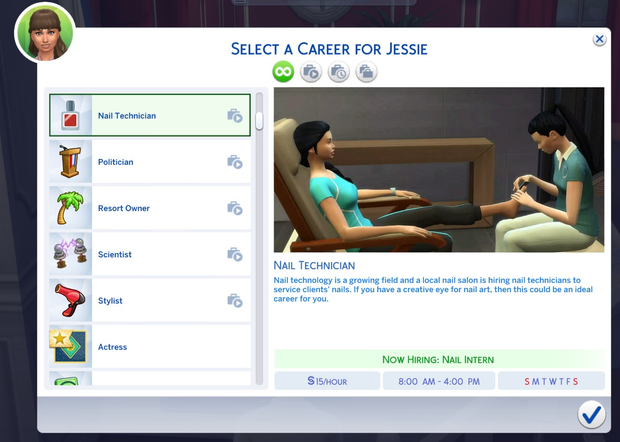
Task: Pick the Resort Owner career
Action: 149,208
